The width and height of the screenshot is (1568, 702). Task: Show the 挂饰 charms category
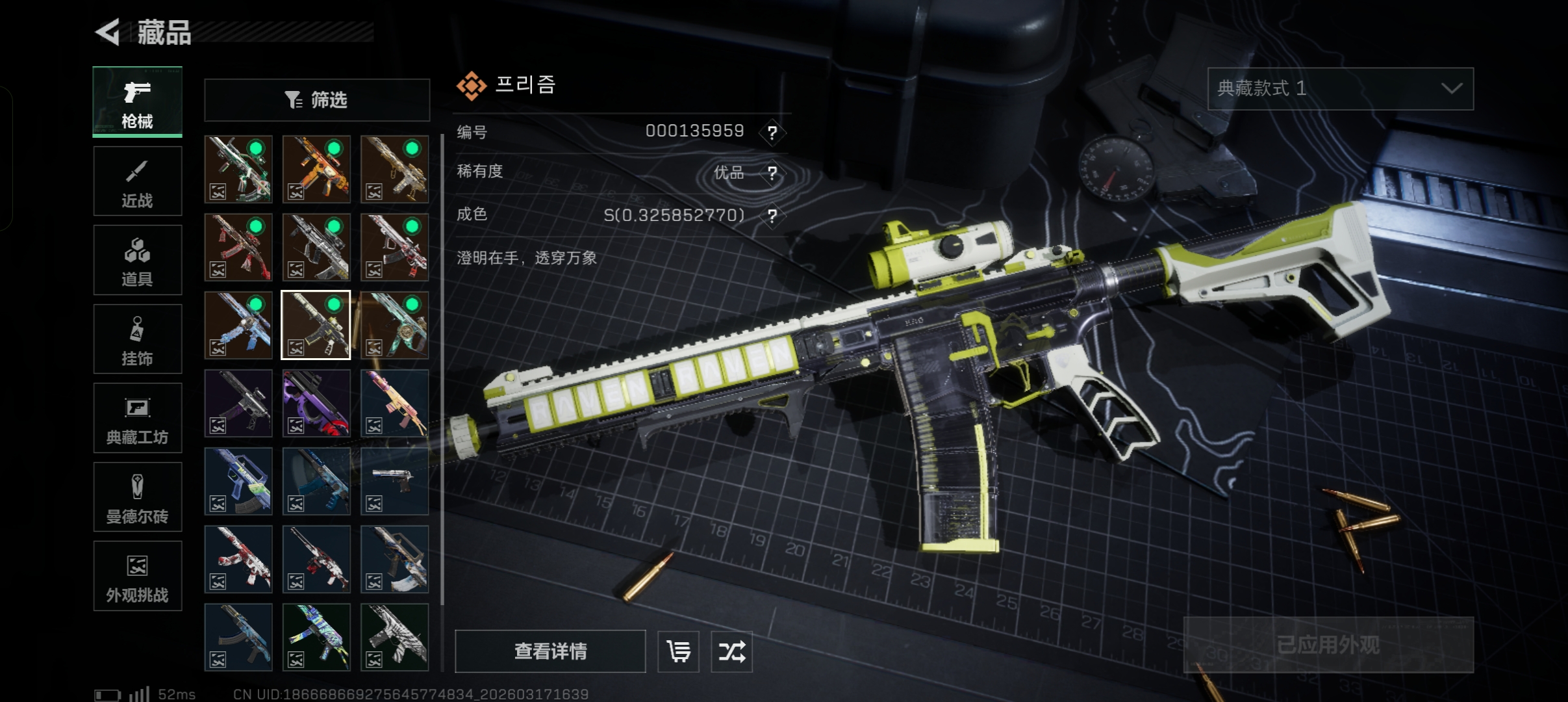[x=137, y=339]
